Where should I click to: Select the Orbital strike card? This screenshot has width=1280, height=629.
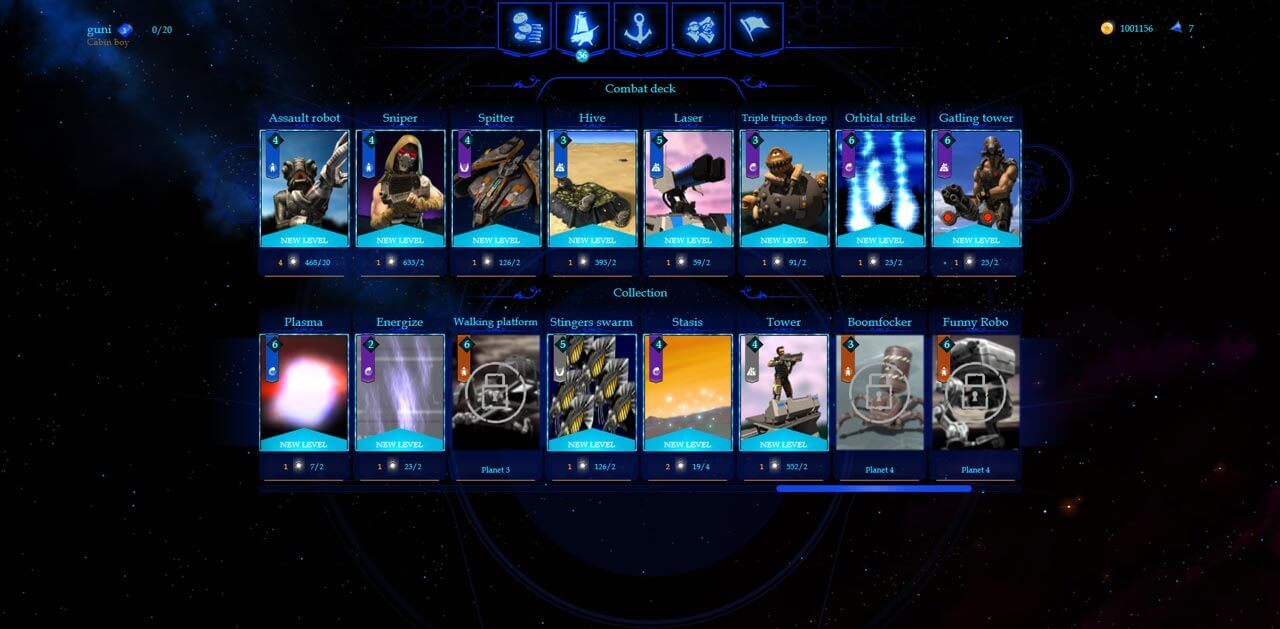(880, 188)
